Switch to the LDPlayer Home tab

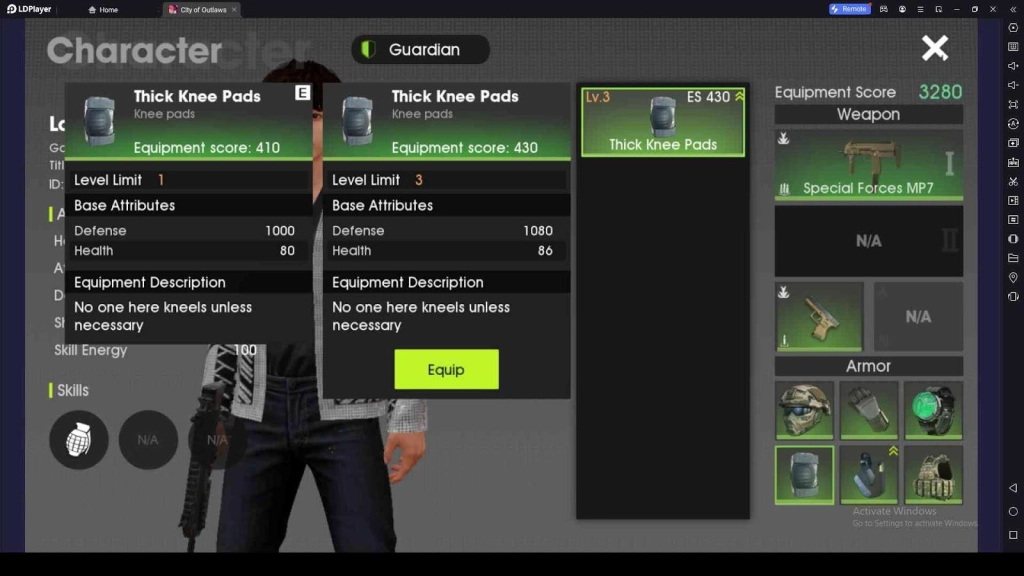point(104,9)
